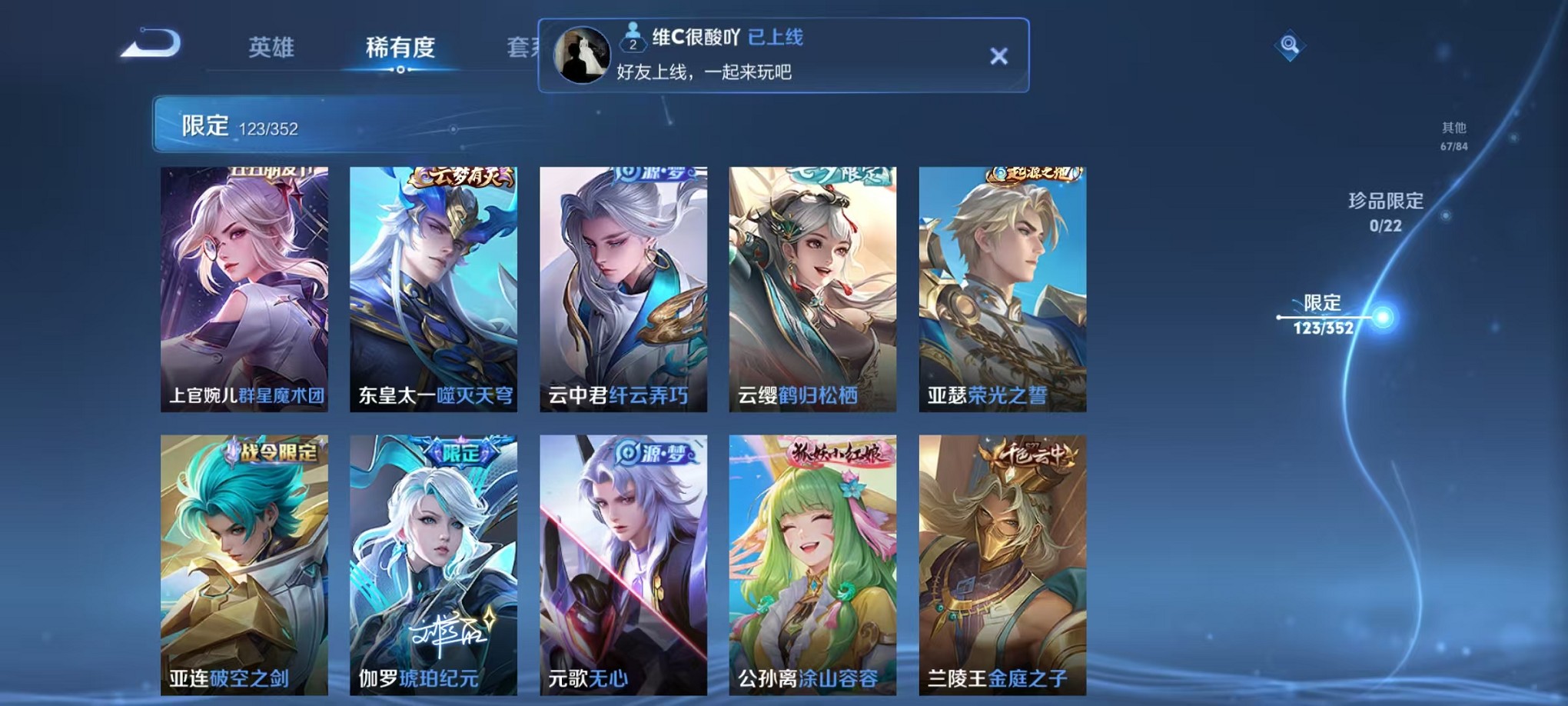Open the friend avatar in the notification banner
This screenshot has width=1568, height=706.
tap(582, 53)
